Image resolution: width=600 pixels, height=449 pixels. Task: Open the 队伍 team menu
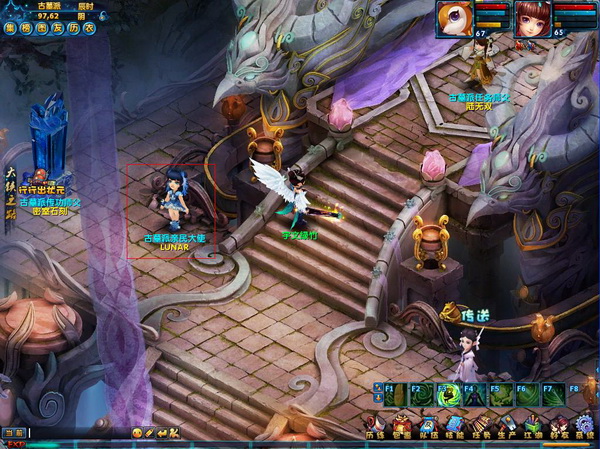pyautogui.click(x=427, y=424)
